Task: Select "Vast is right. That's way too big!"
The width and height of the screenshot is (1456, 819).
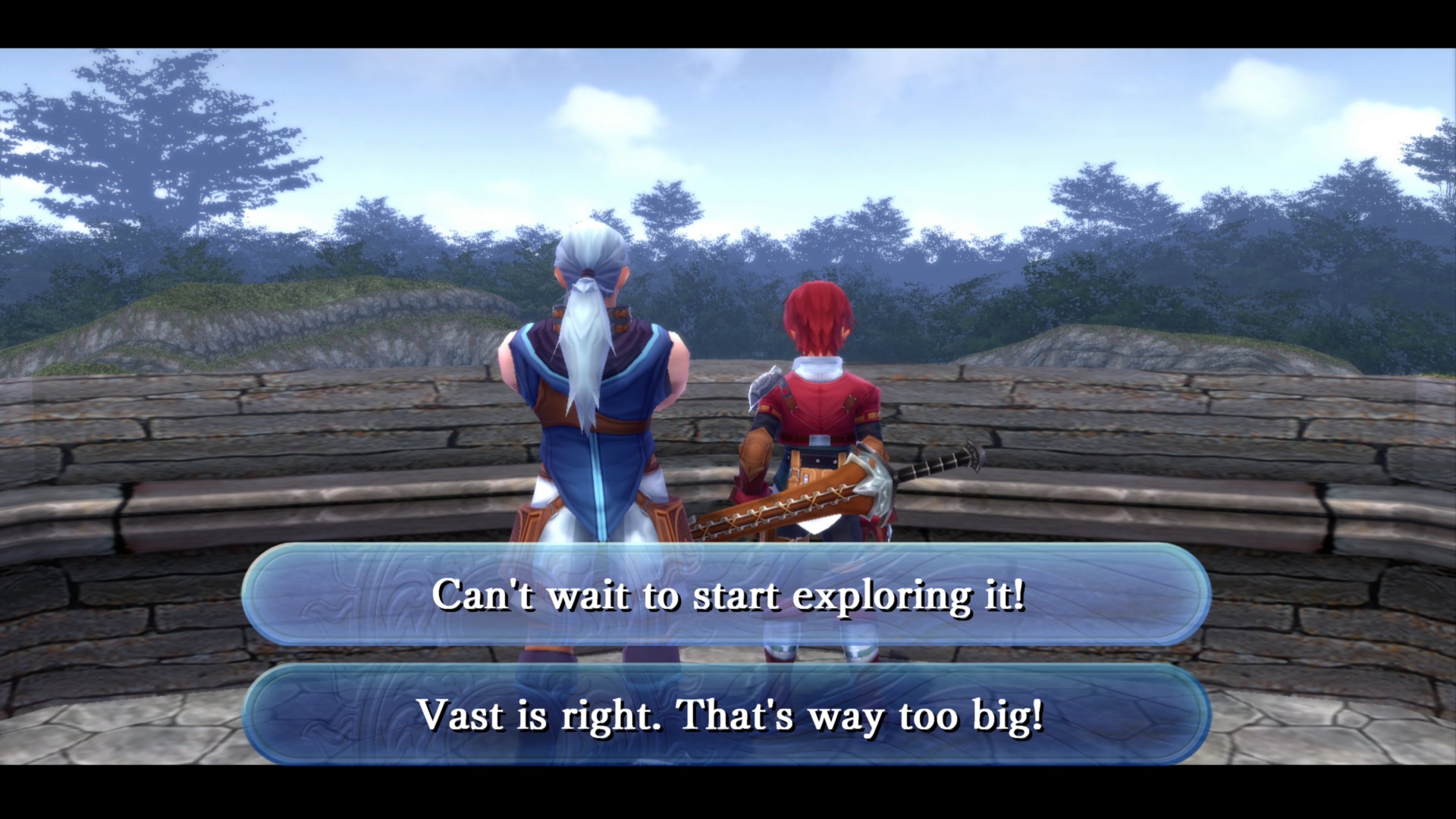Action: tap(728, 715)
